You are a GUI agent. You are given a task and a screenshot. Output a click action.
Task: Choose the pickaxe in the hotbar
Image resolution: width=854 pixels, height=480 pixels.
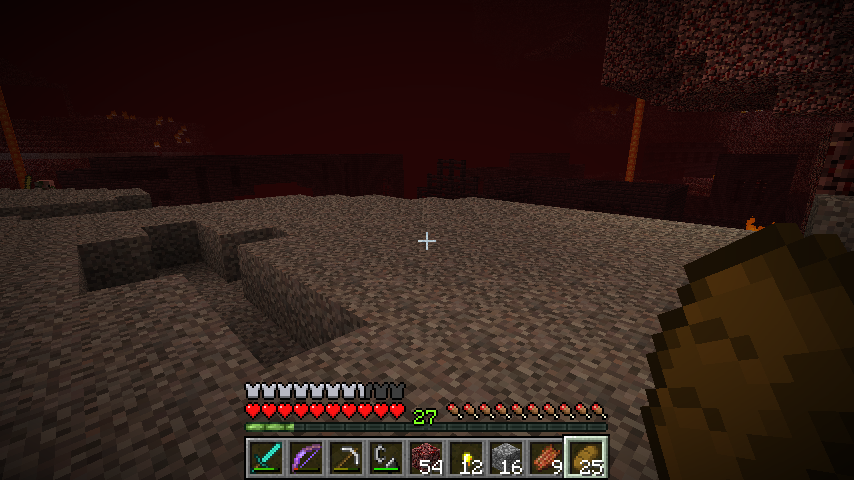[346, 458]
